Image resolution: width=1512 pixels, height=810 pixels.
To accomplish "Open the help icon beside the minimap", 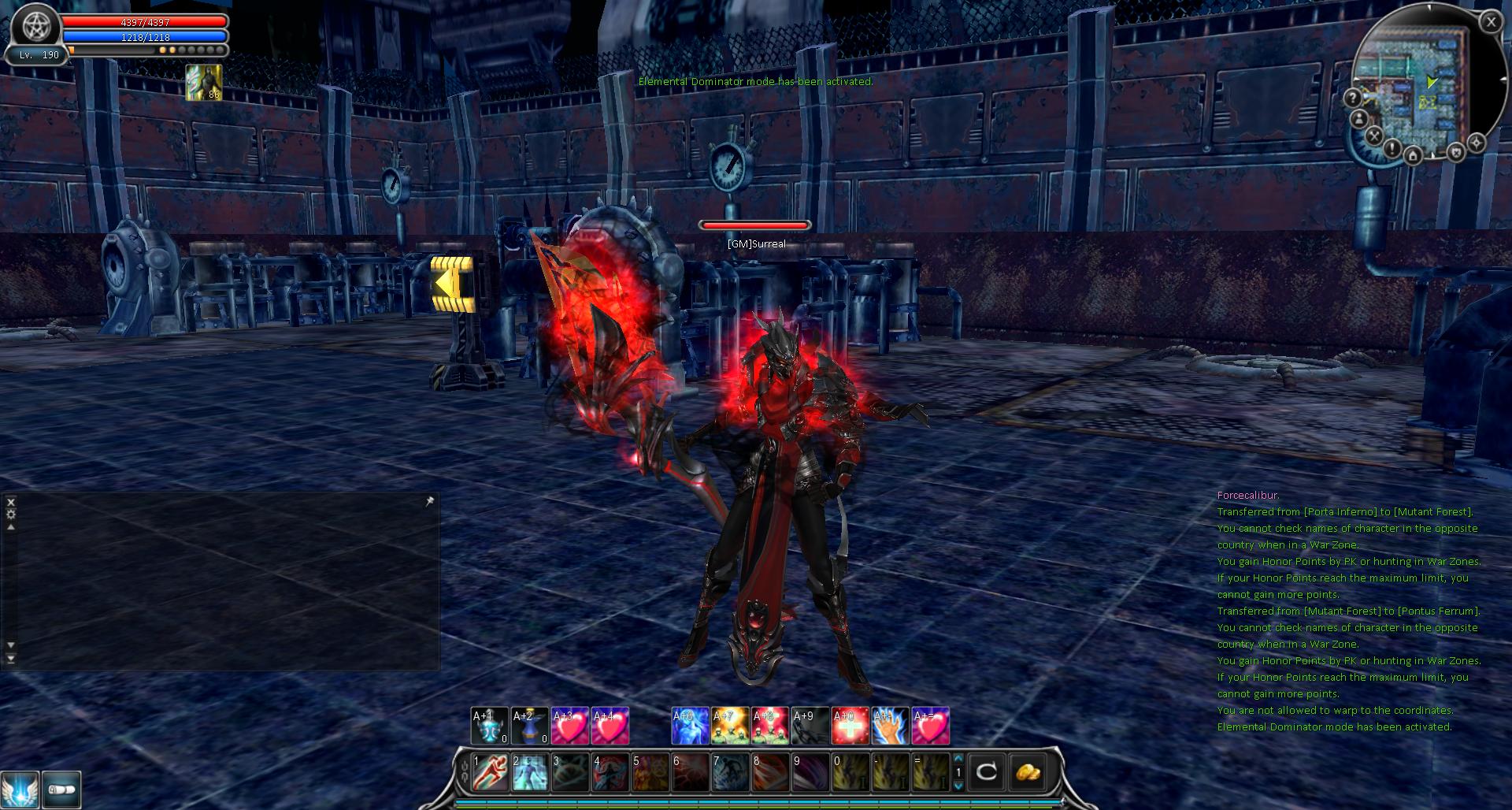I will click(x=1354, y=98).
